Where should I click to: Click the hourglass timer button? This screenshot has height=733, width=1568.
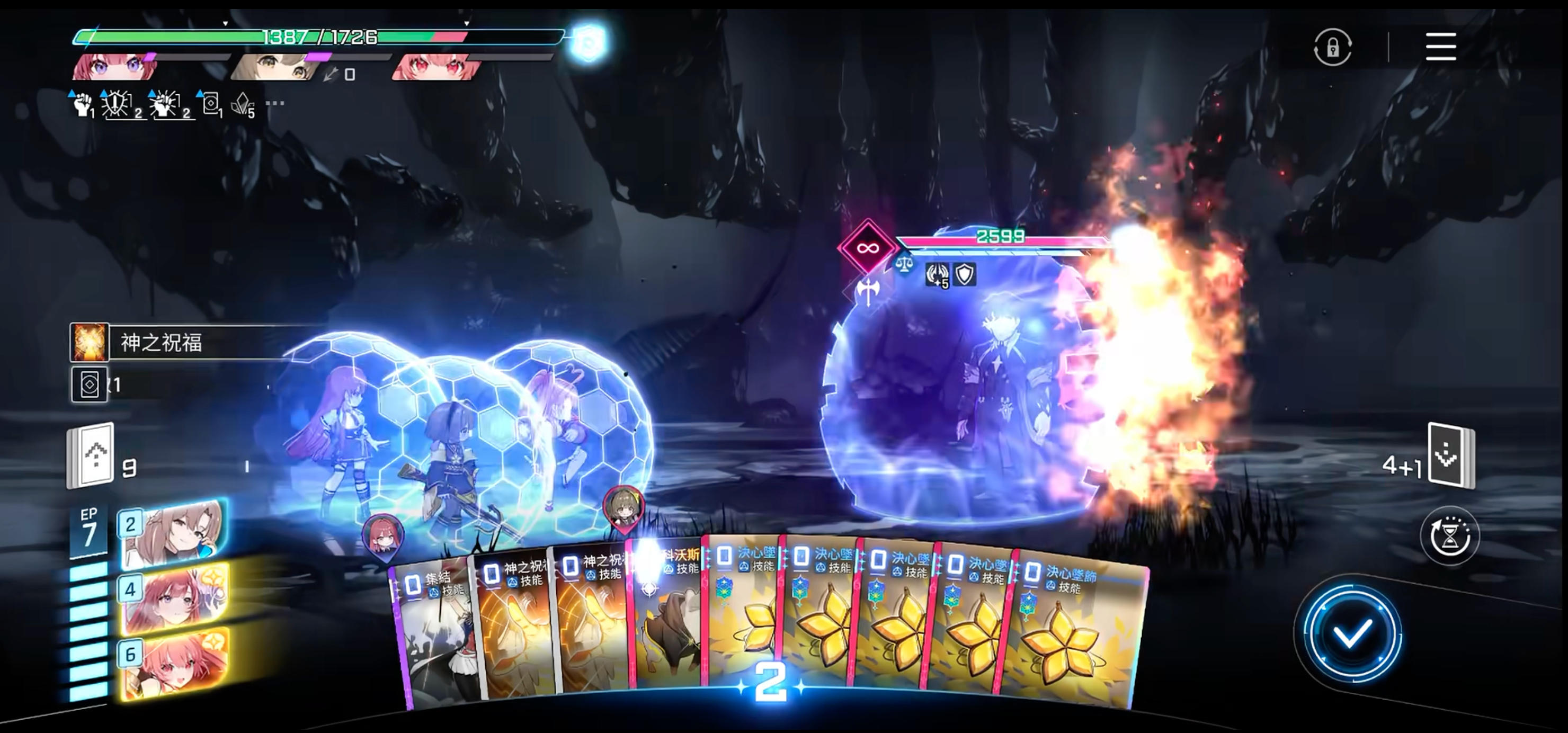pyautogui.click(x=1449, y=537)
